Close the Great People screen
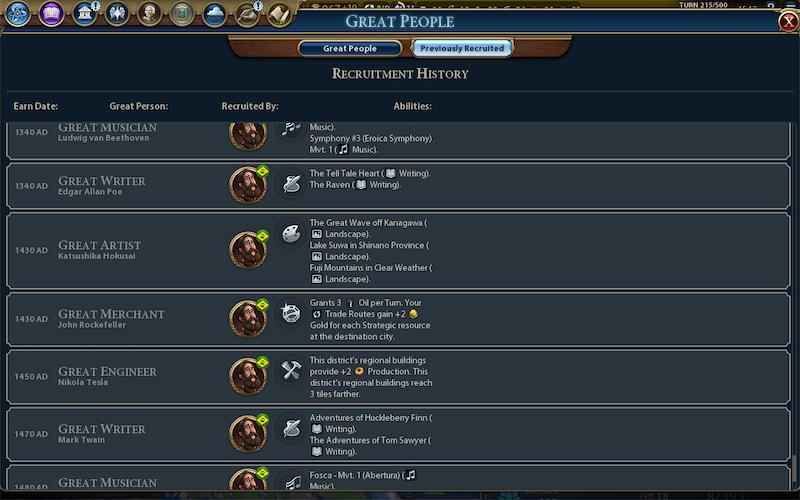800x500 pixels. 787,22
